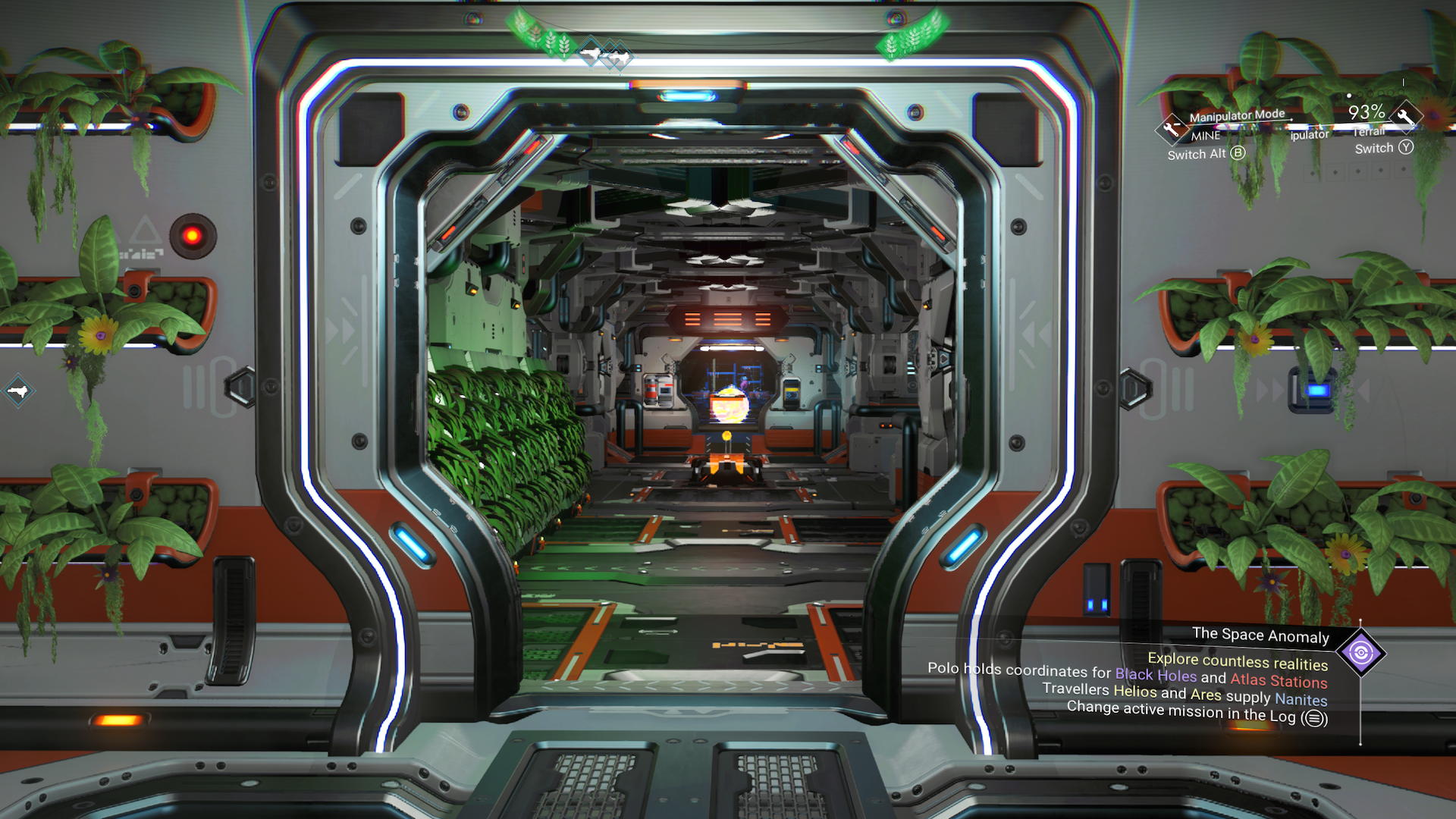Click the dot indicator above the 93% readout
Viewport: 1456px width, 819px height.
(x=1348, y=96)
